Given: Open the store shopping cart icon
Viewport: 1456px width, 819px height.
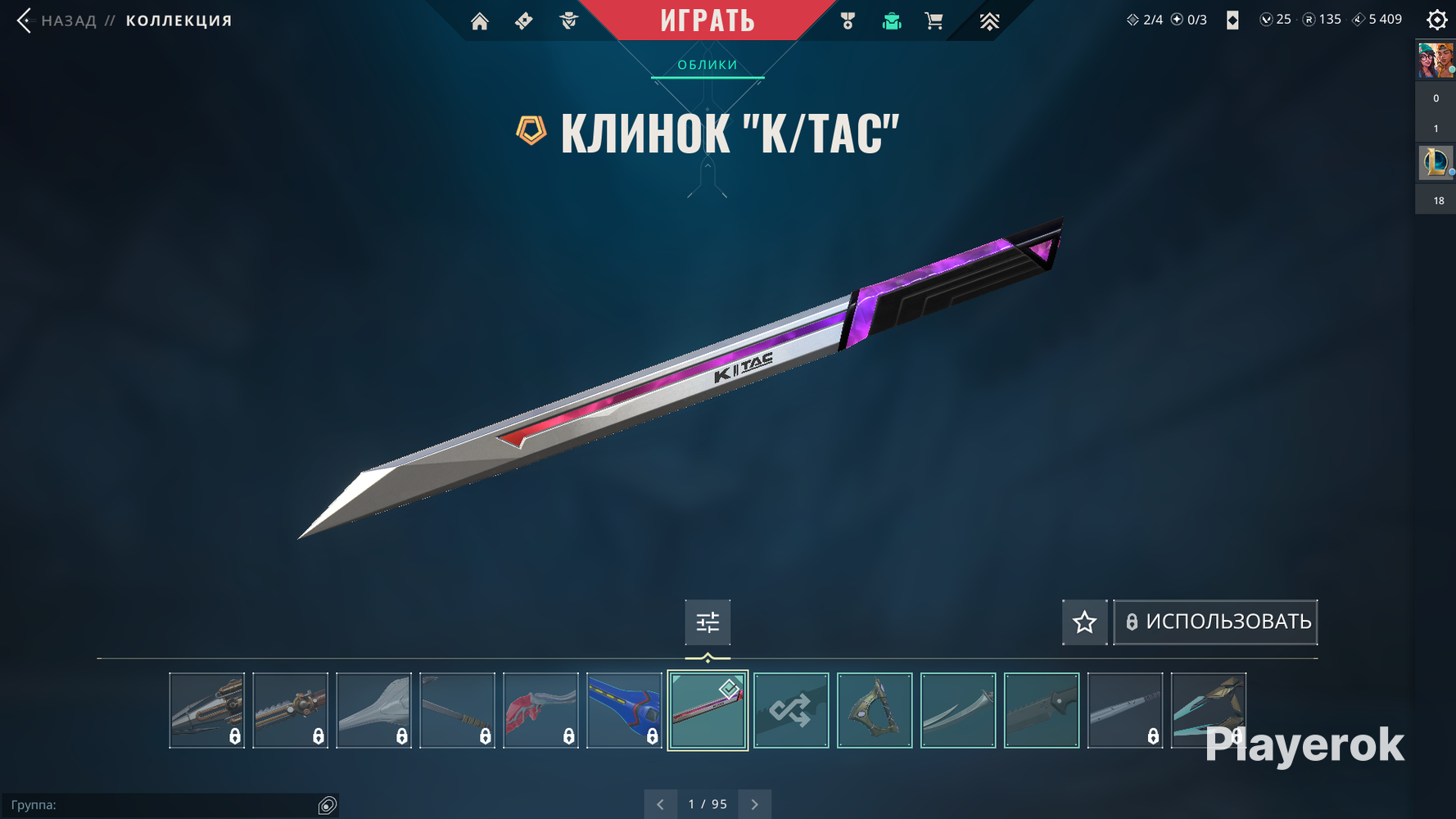Looking at the screenshot, I should tap(934, 21).
